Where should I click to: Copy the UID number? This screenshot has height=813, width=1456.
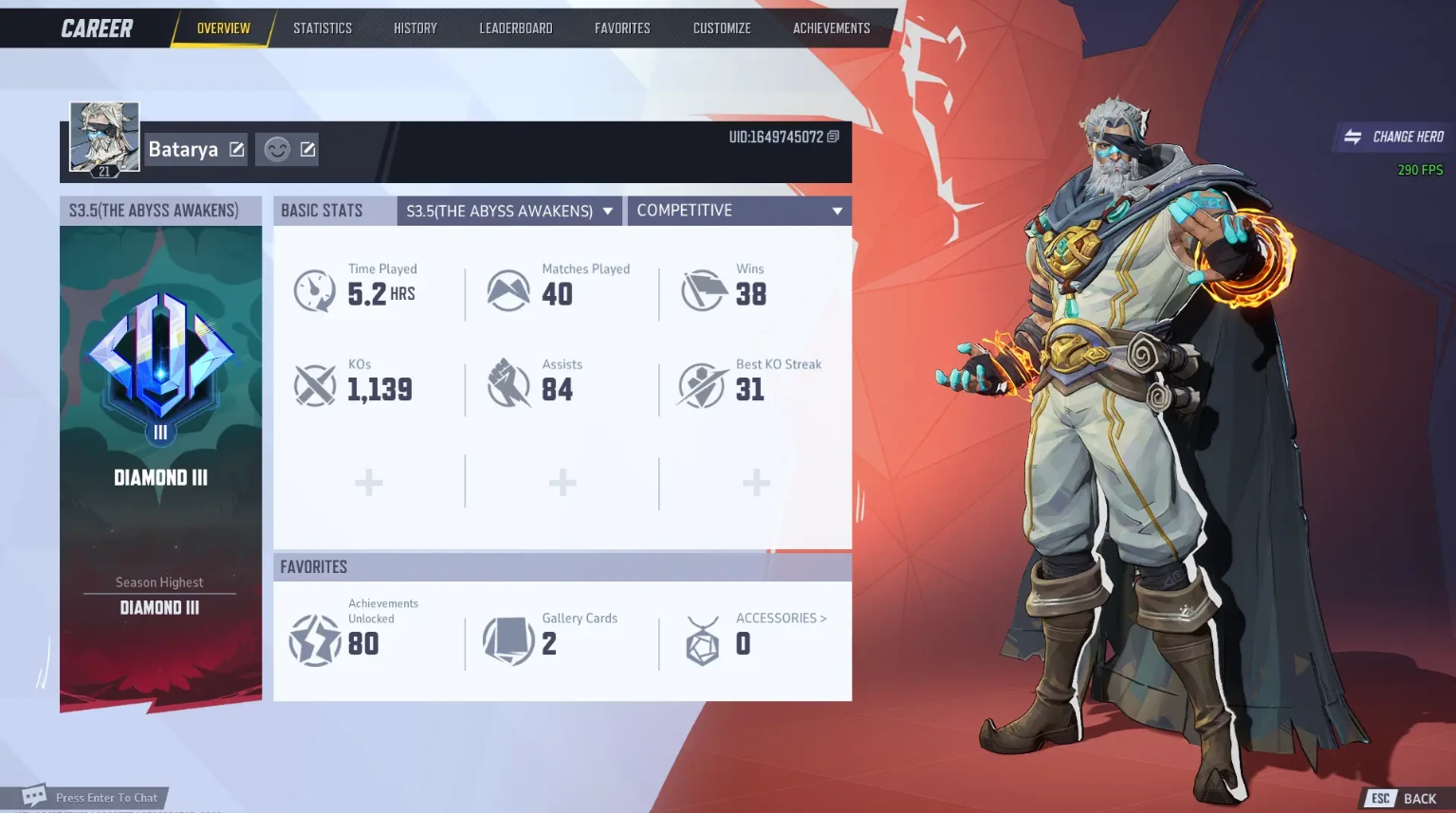tap(833, 137)
